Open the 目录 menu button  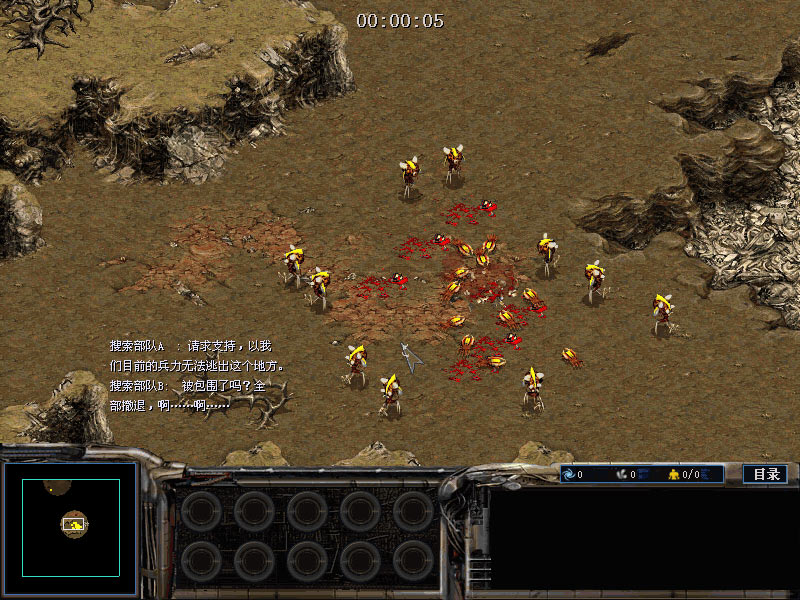coord(766,474)
